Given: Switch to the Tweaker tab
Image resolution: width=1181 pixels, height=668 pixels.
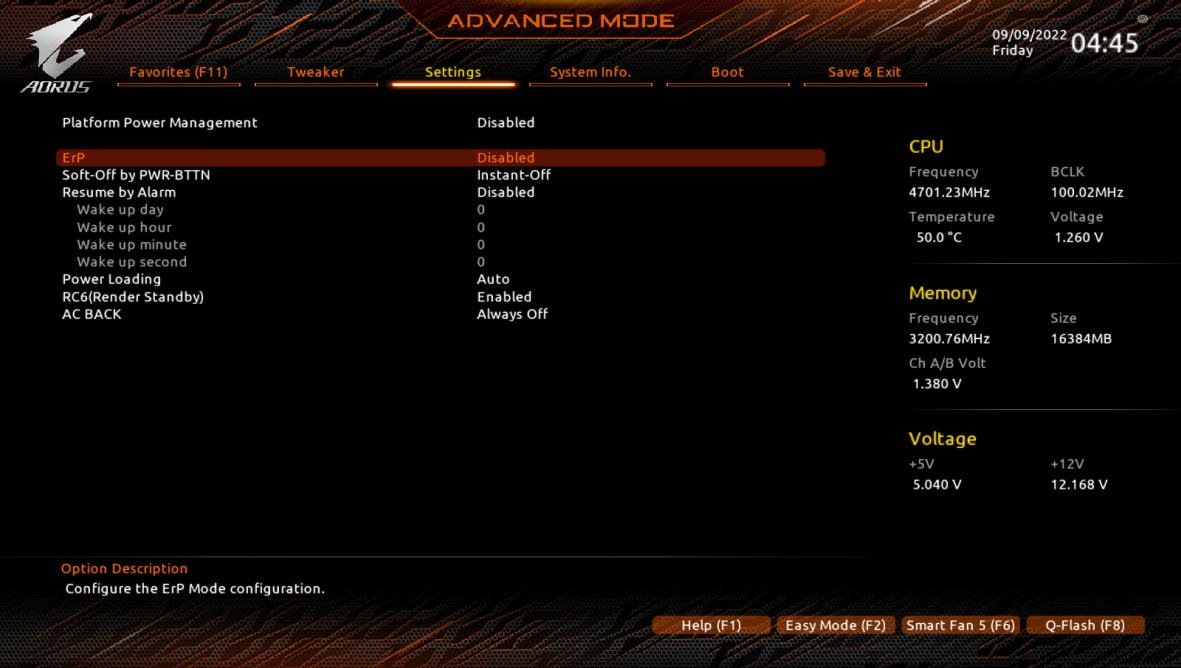Looking at the screenshot, I should click(x=315, y=72).
